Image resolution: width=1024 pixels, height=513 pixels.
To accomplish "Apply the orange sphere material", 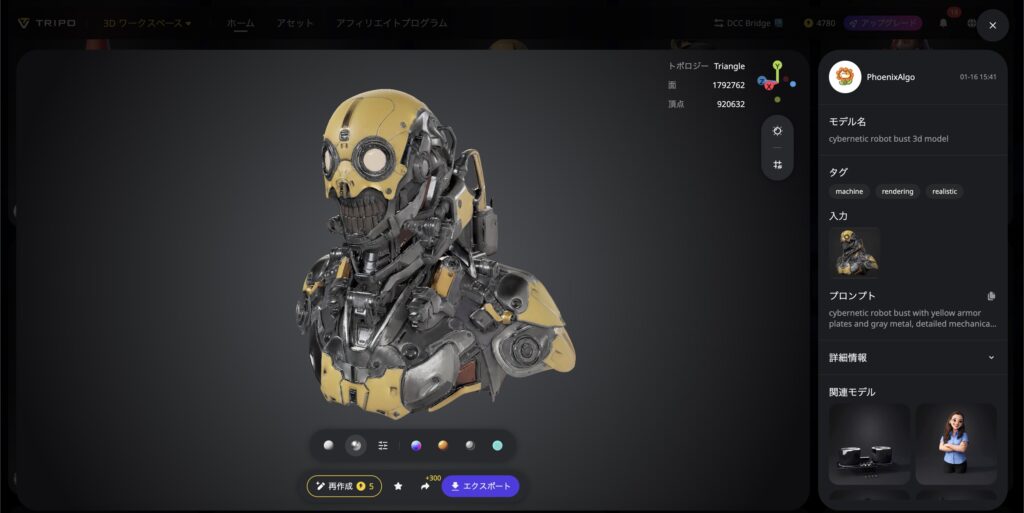I will point(442,445).
